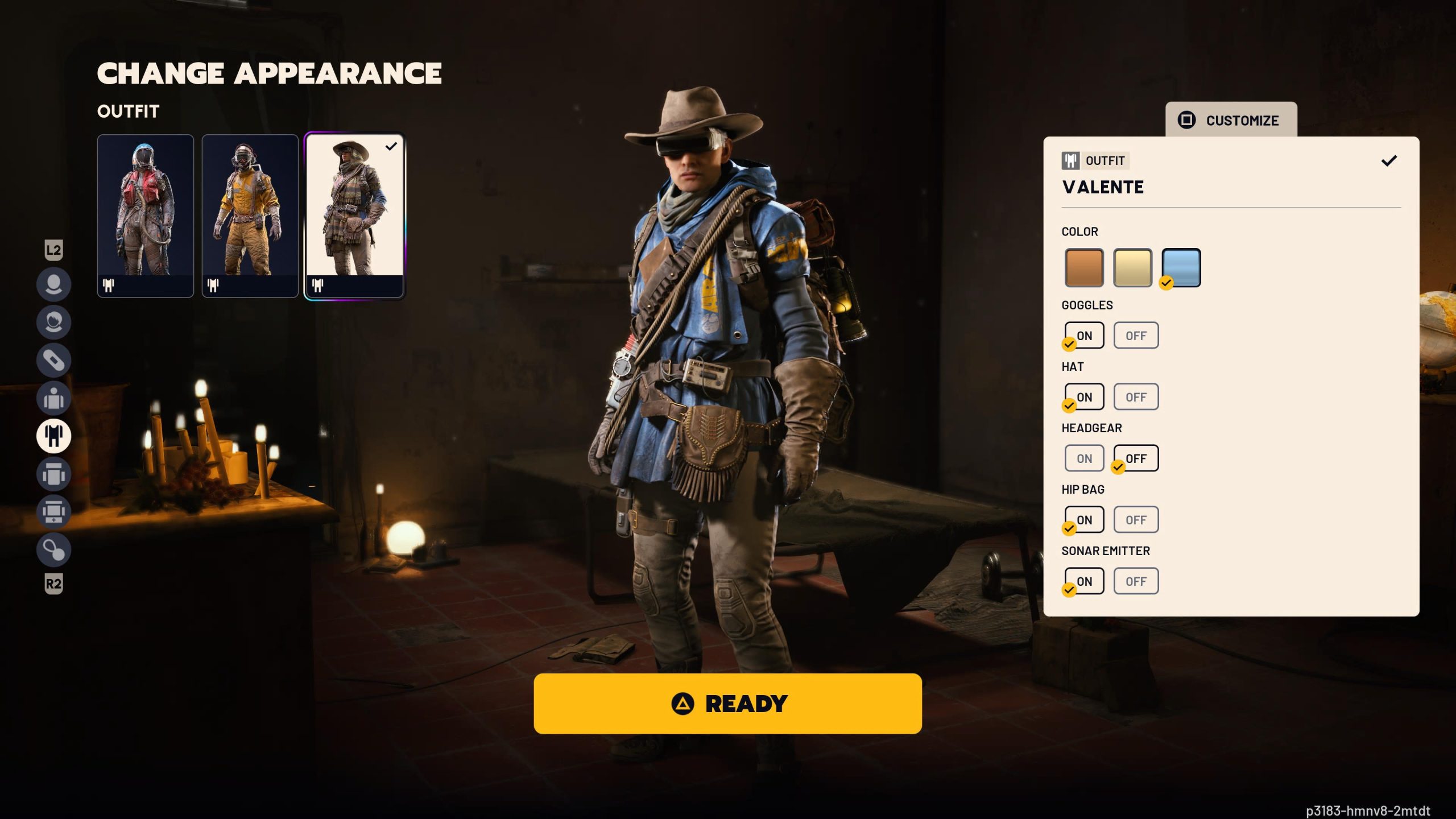Turn Headgear ON
This screenshot has height=819, width=1456.
pos(1083,458)
